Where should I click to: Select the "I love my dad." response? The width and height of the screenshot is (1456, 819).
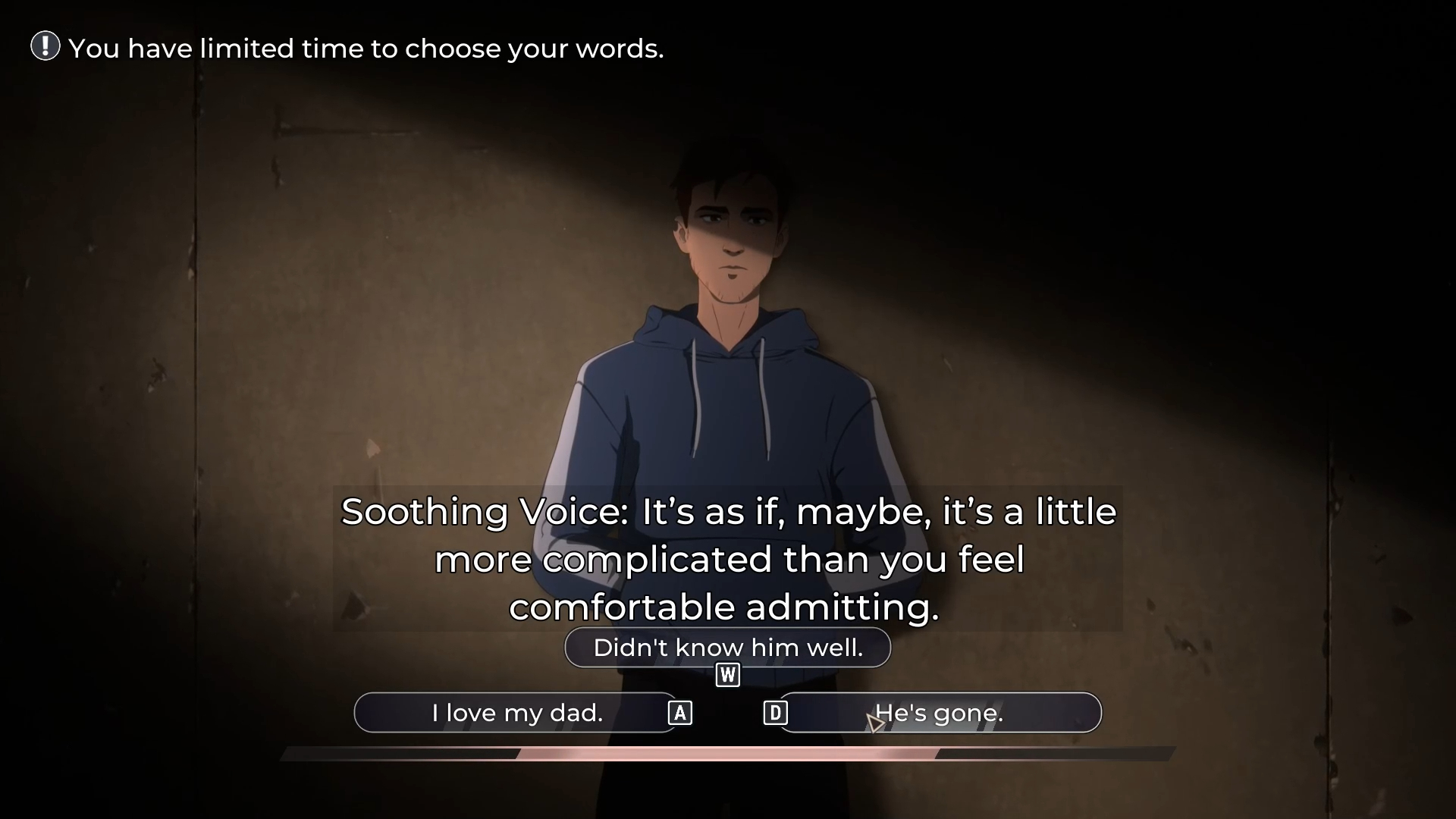pos(516,713)
